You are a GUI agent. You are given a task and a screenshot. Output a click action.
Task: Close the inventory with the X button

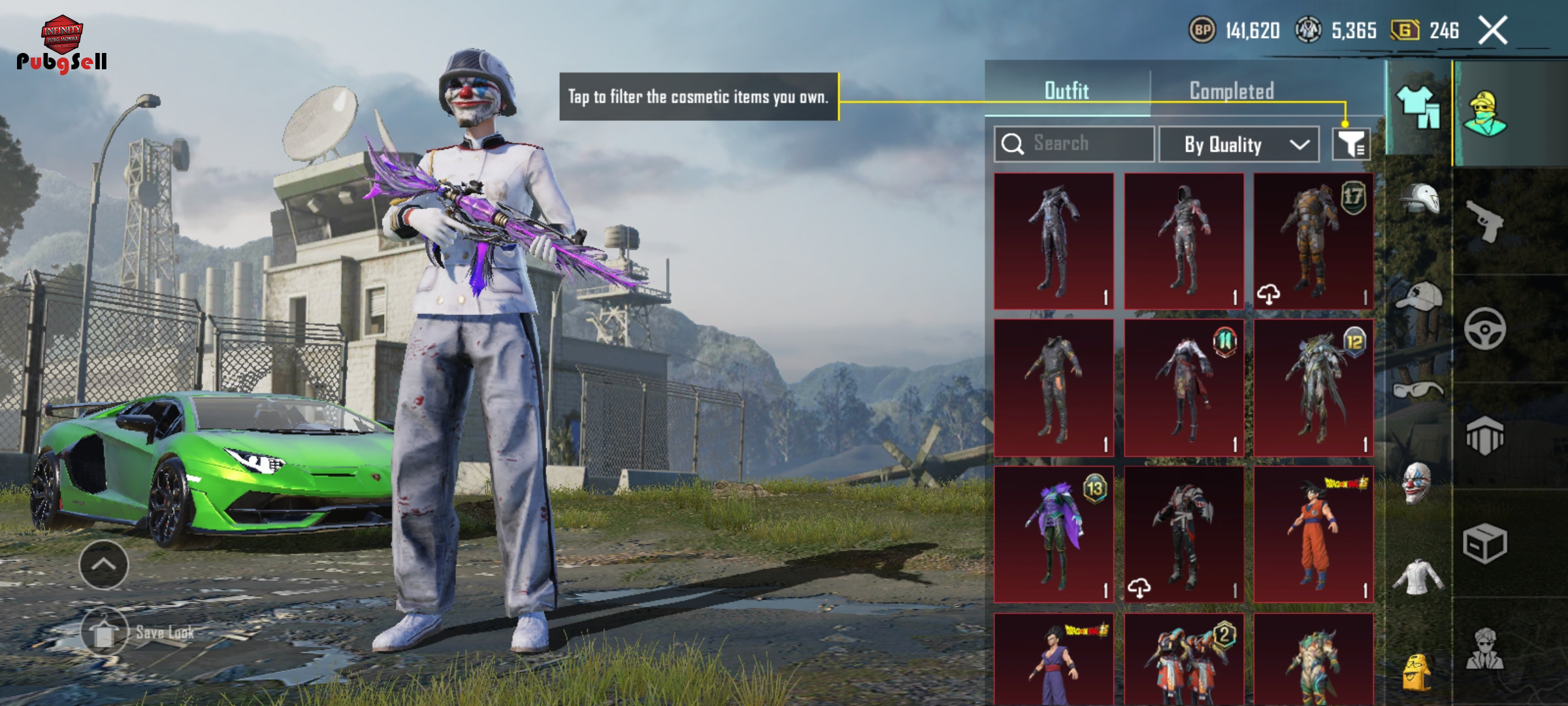pos(1493,31)
